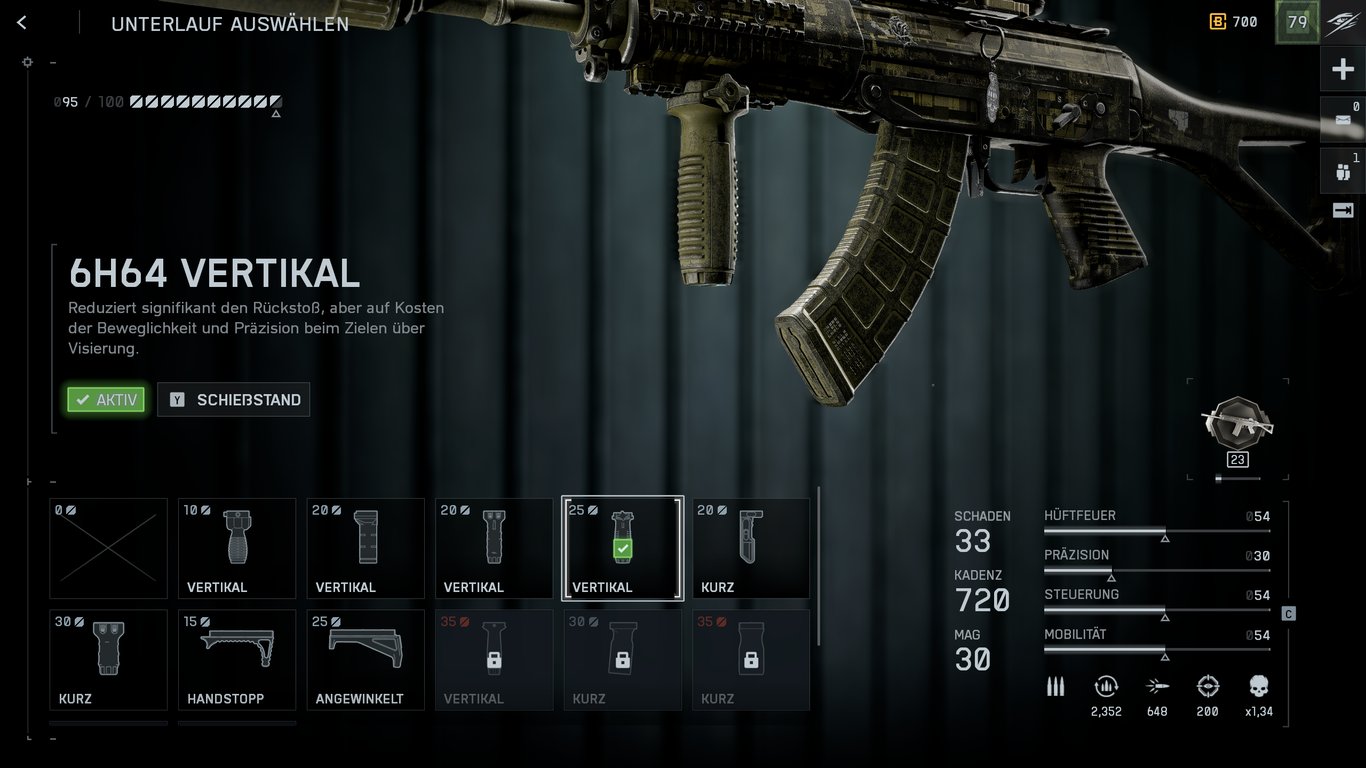This screenshot has height=768, width=1366.
Task: Click the skull damage multiplier icon x1,34
Action: click(x=1257, y=687)
